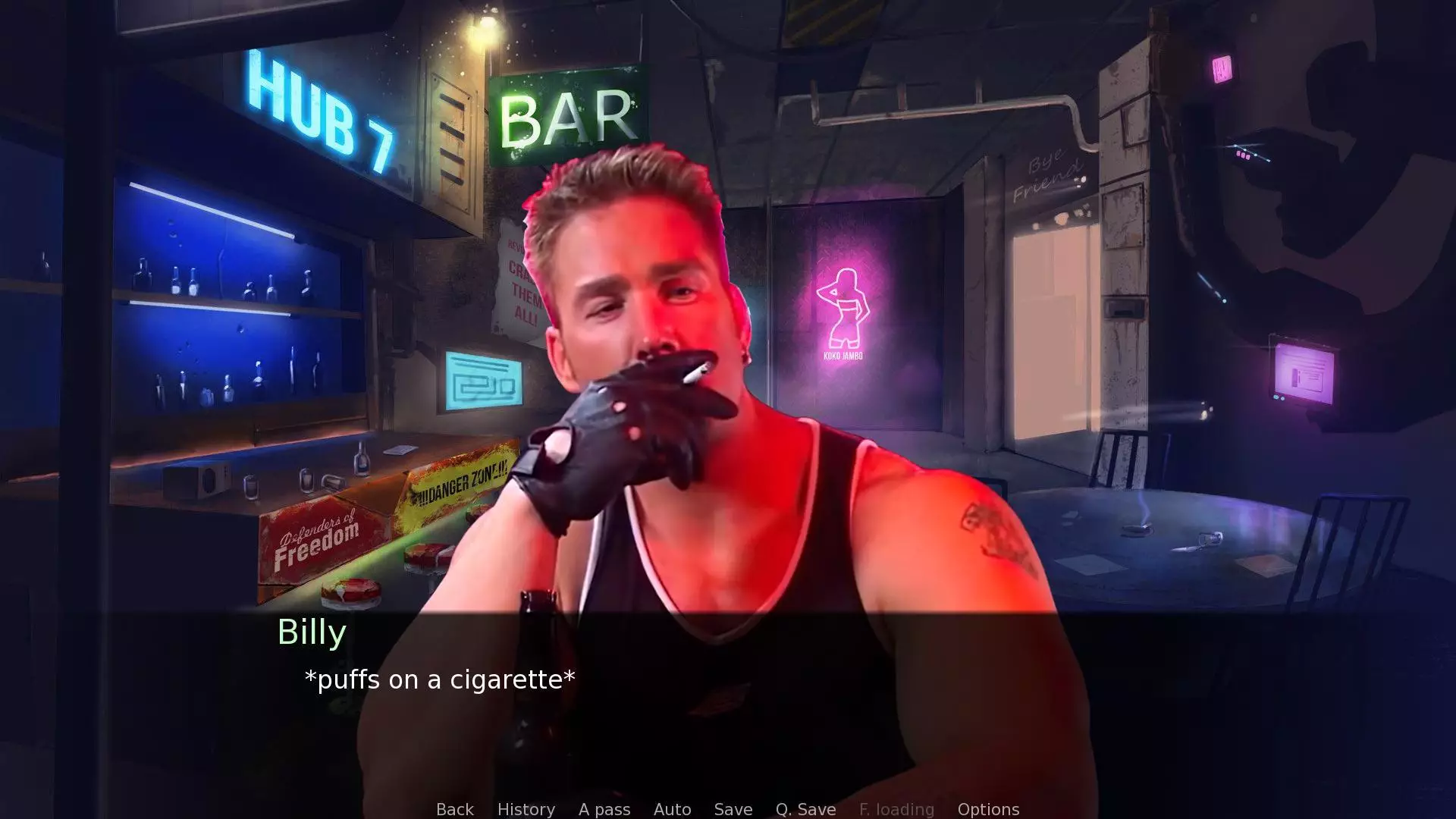The height and width of the screenshot is (819, 1456).
Task: Perform a quick save with Q. Save
Action: coord(804,809)
